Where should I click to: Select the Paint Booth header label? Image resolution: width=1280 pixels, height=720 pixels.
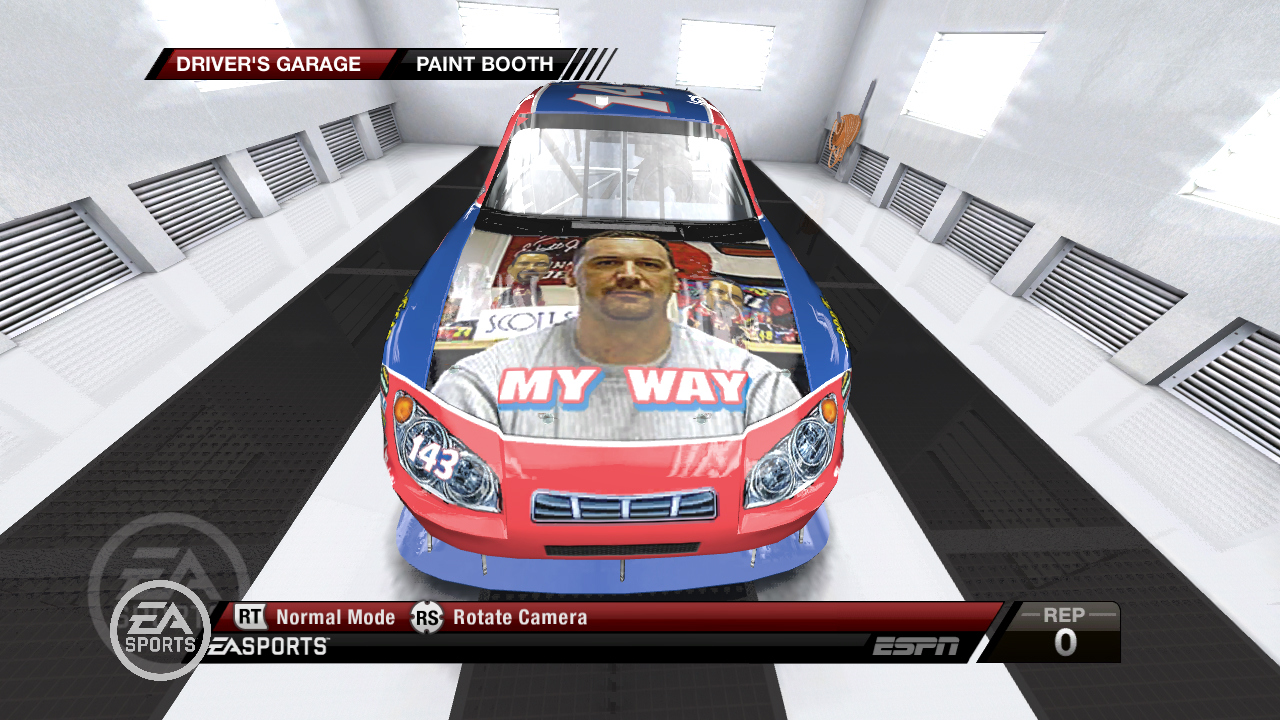(485, 64)
